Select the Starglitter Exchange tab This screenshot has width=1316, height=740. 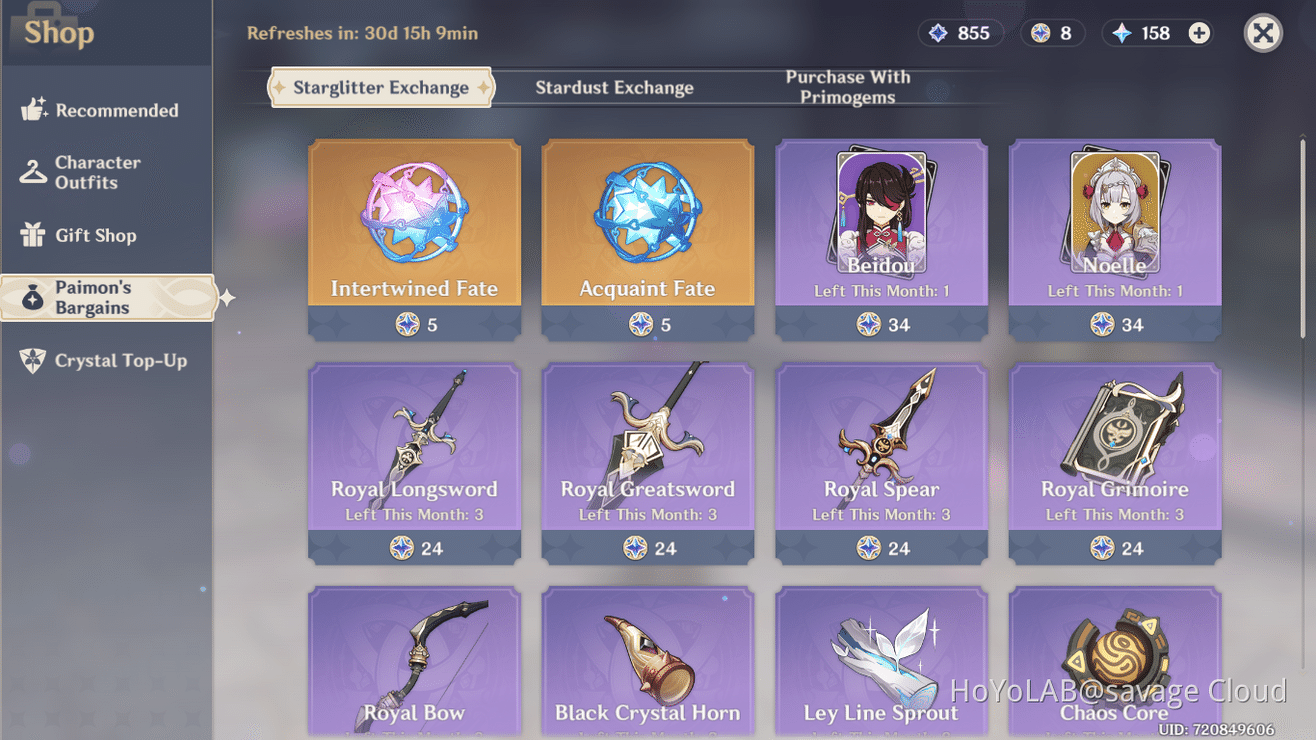click(380, 87)
